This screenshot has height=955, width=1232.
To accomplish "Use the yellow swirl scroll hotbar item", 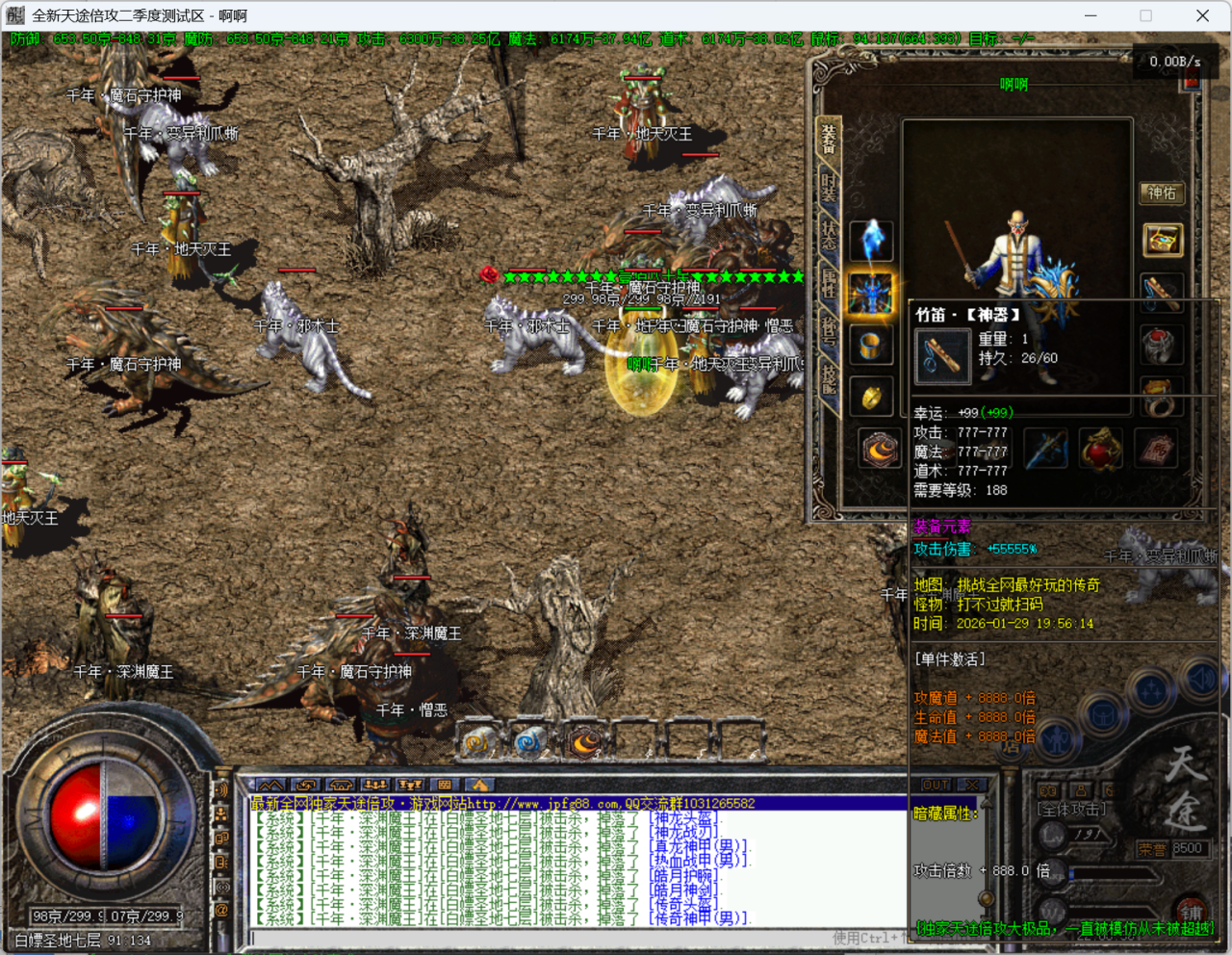I will click(x=478, y=742).
